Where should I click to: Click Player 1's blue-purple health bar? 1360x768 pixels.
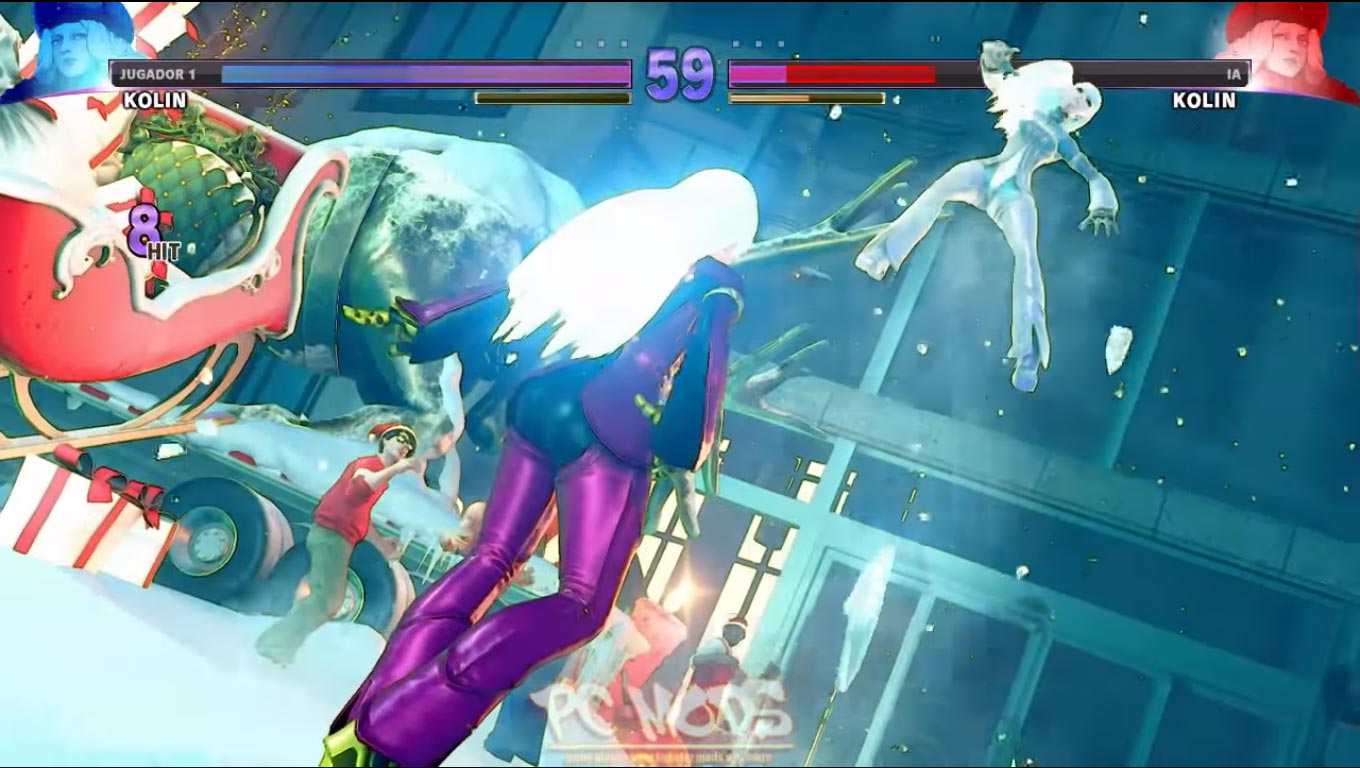pos(420,72)
